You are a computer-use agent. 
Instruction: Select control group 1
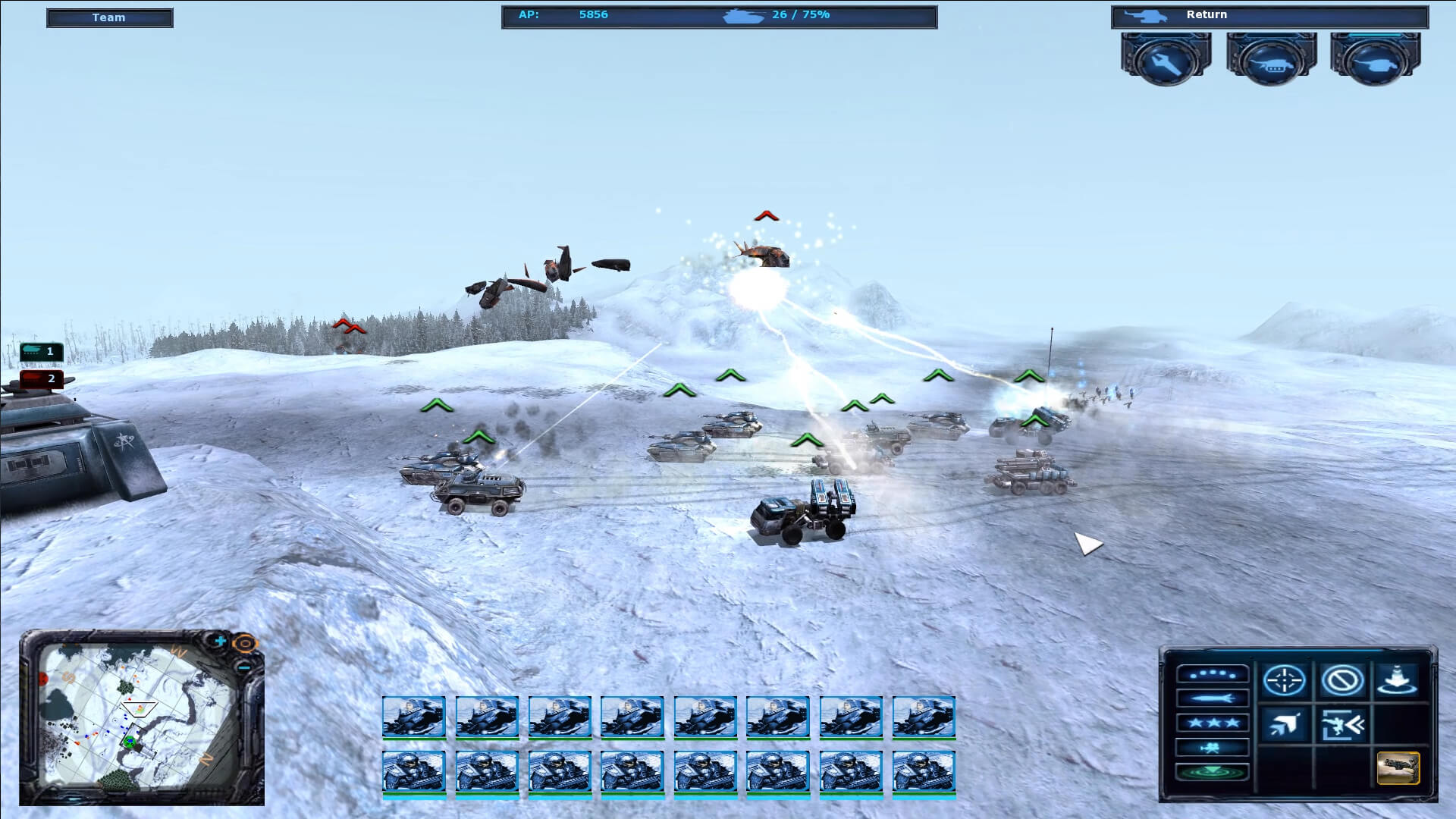coord(42,351)
